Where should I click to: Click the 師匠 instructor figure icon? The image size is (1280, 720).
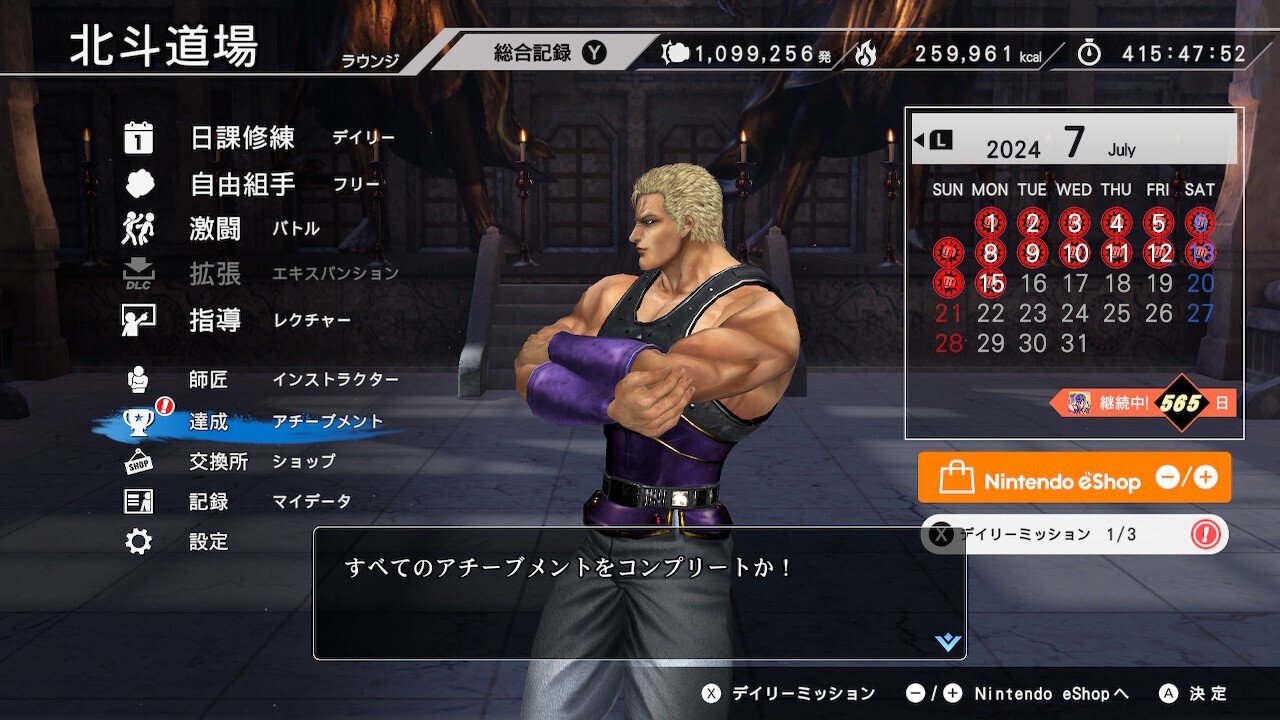141,379
